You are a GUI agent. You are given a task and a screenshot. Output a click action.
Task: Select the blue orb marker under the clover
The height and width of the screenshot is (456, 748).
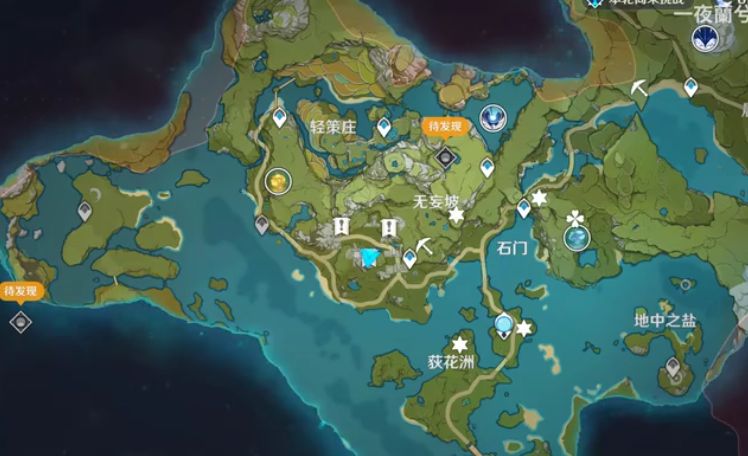point(577,238)
